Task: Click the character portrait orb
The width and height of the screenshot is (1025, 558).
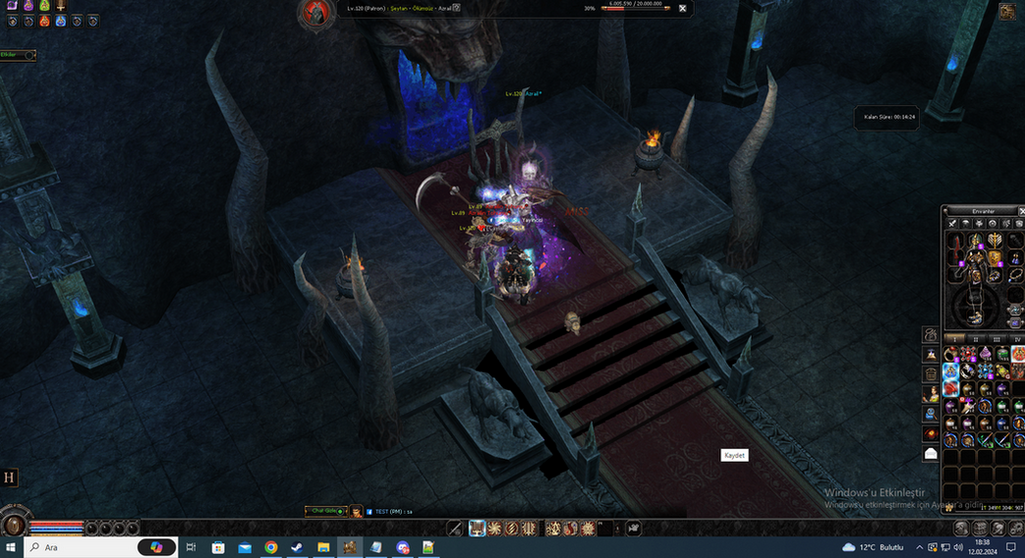Action: click(x=13, y=526)
